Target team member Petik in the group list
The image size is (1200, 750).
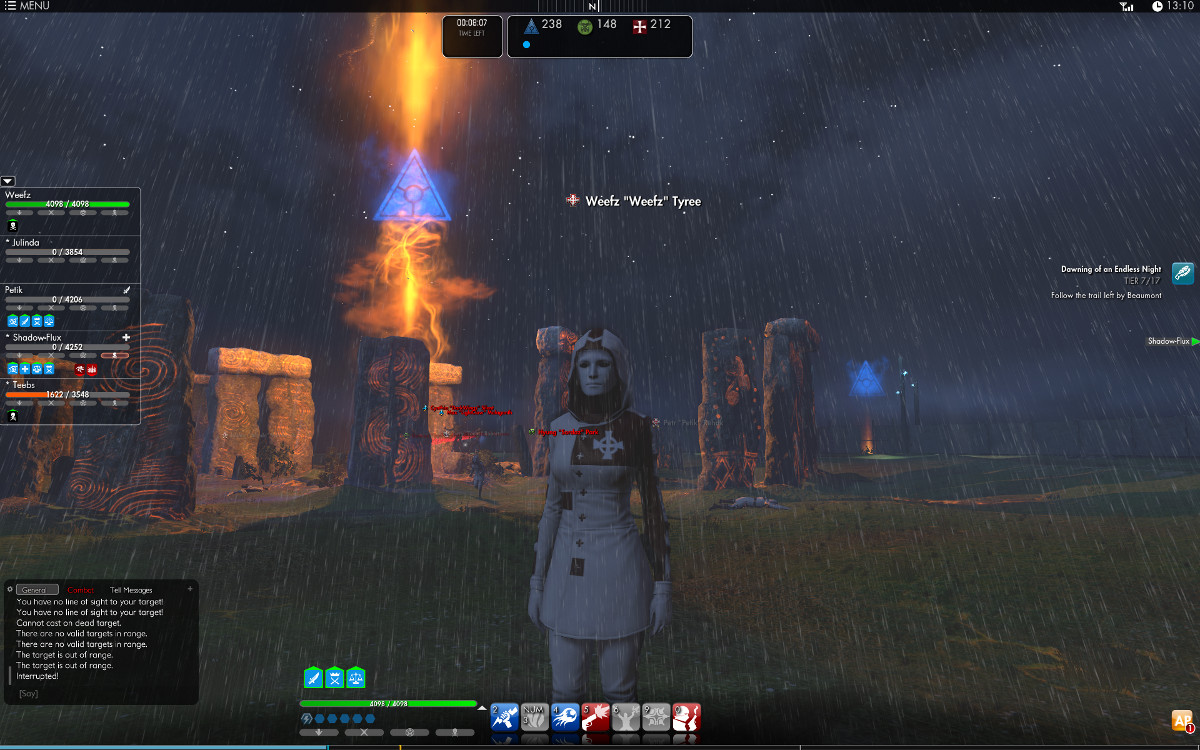click(14, 290)
